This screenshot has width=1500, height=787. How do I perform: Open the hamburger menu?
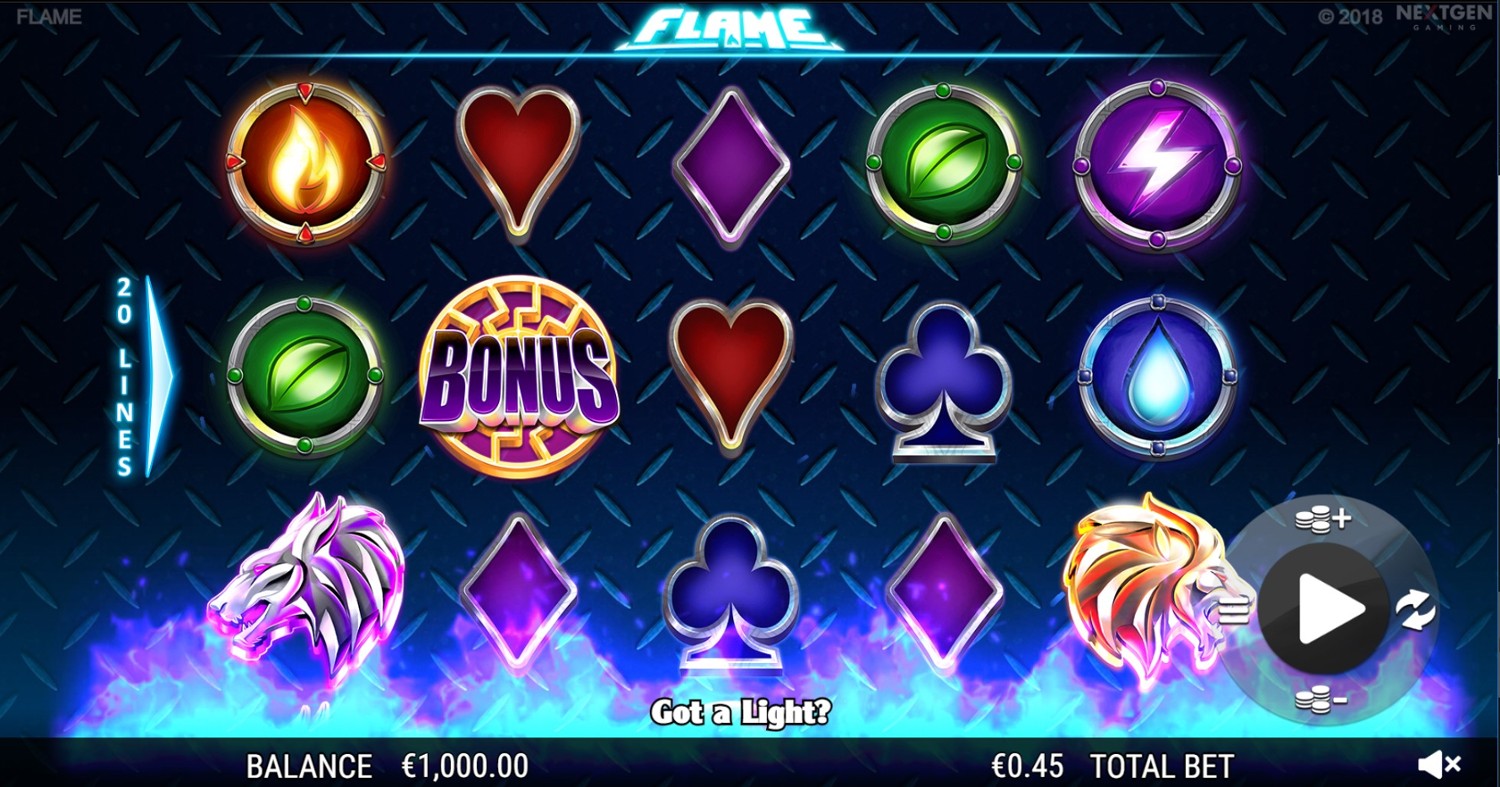pos(1235,609)
